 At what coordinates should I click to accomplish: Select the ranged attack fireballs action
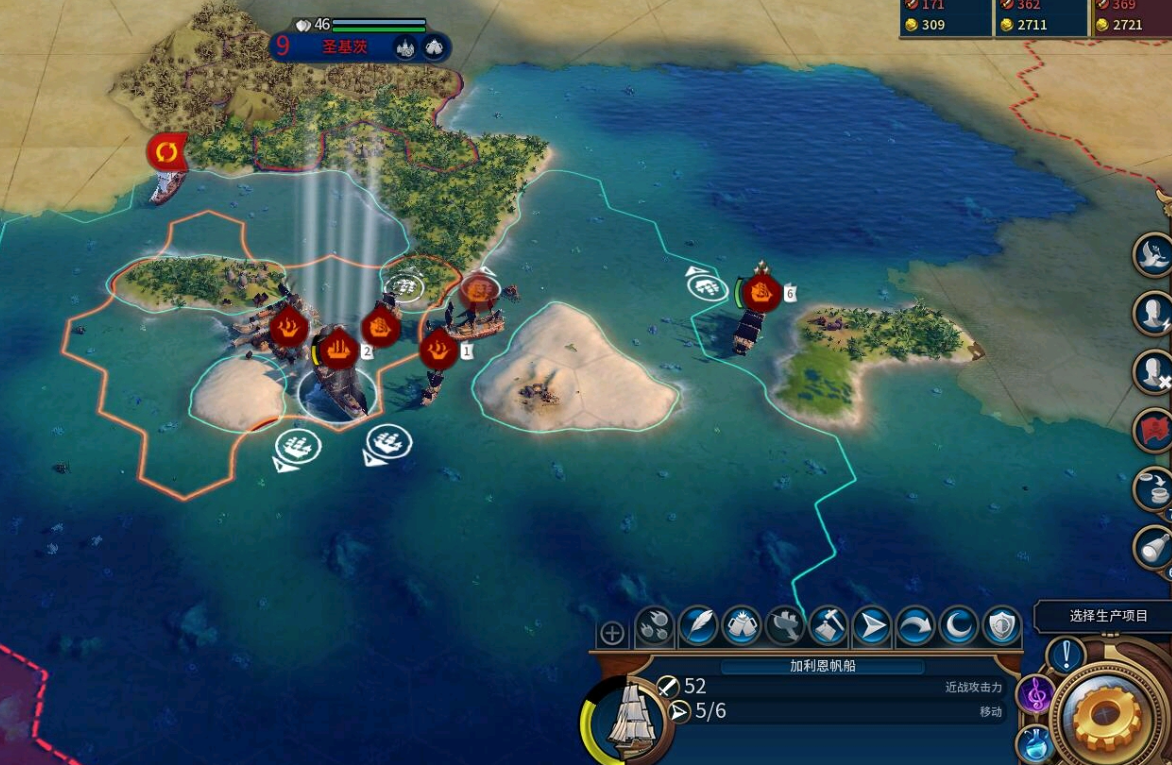655,627
